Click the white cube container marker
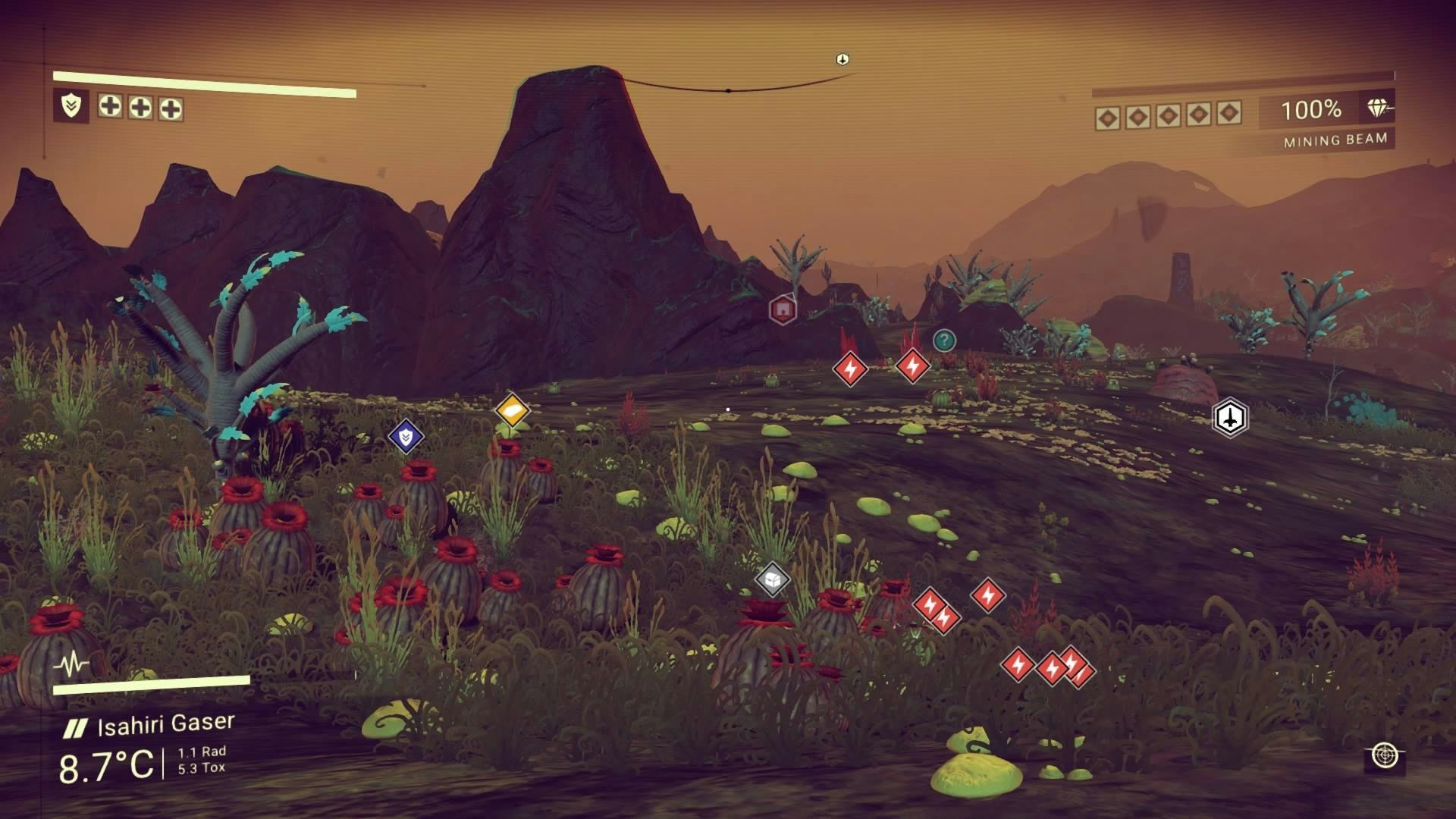 773,581
